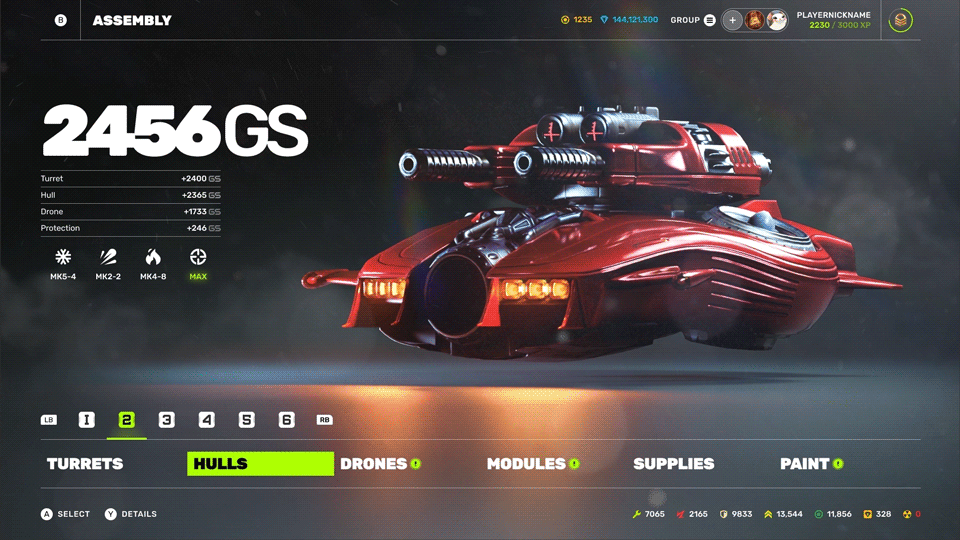Open the Drones tab
960x540 pixels.
[374, 464]
